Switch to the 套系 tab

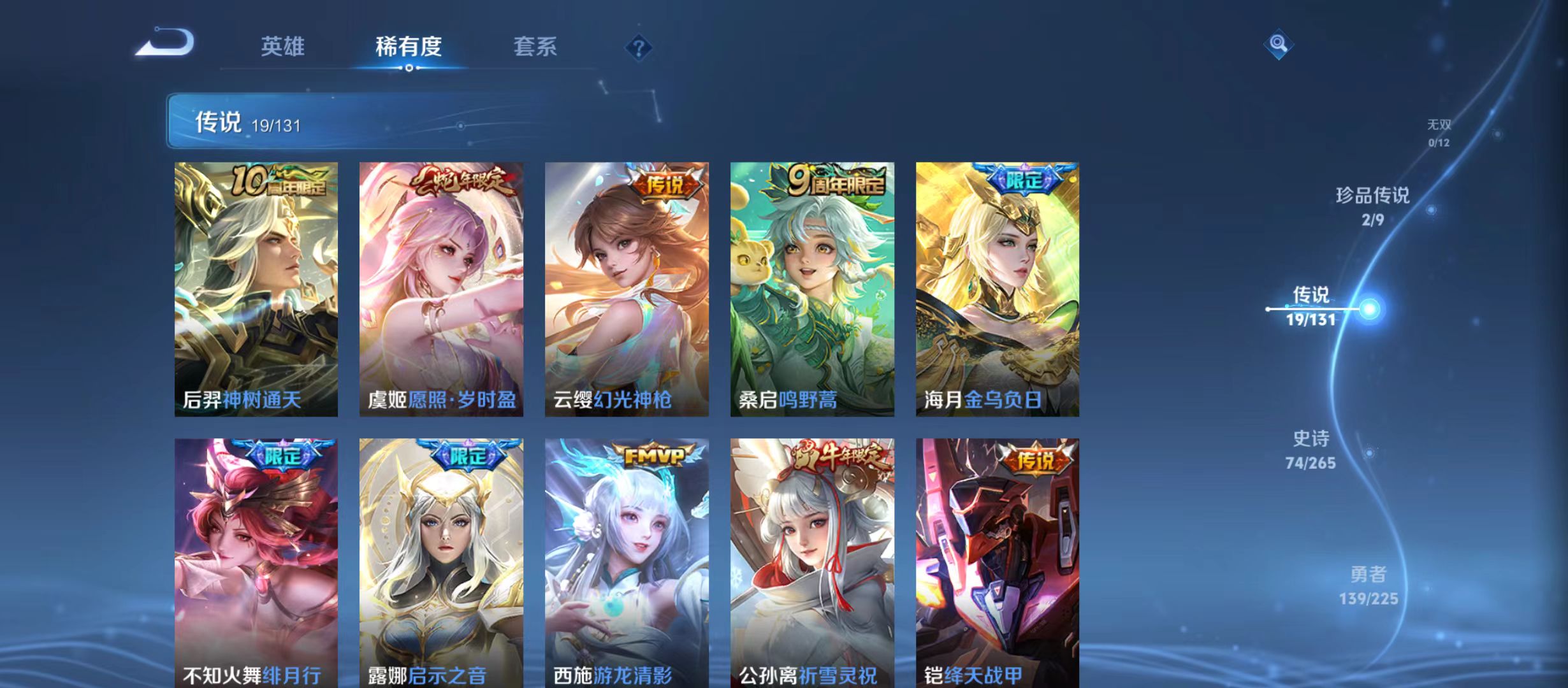(x=536, y=47)
